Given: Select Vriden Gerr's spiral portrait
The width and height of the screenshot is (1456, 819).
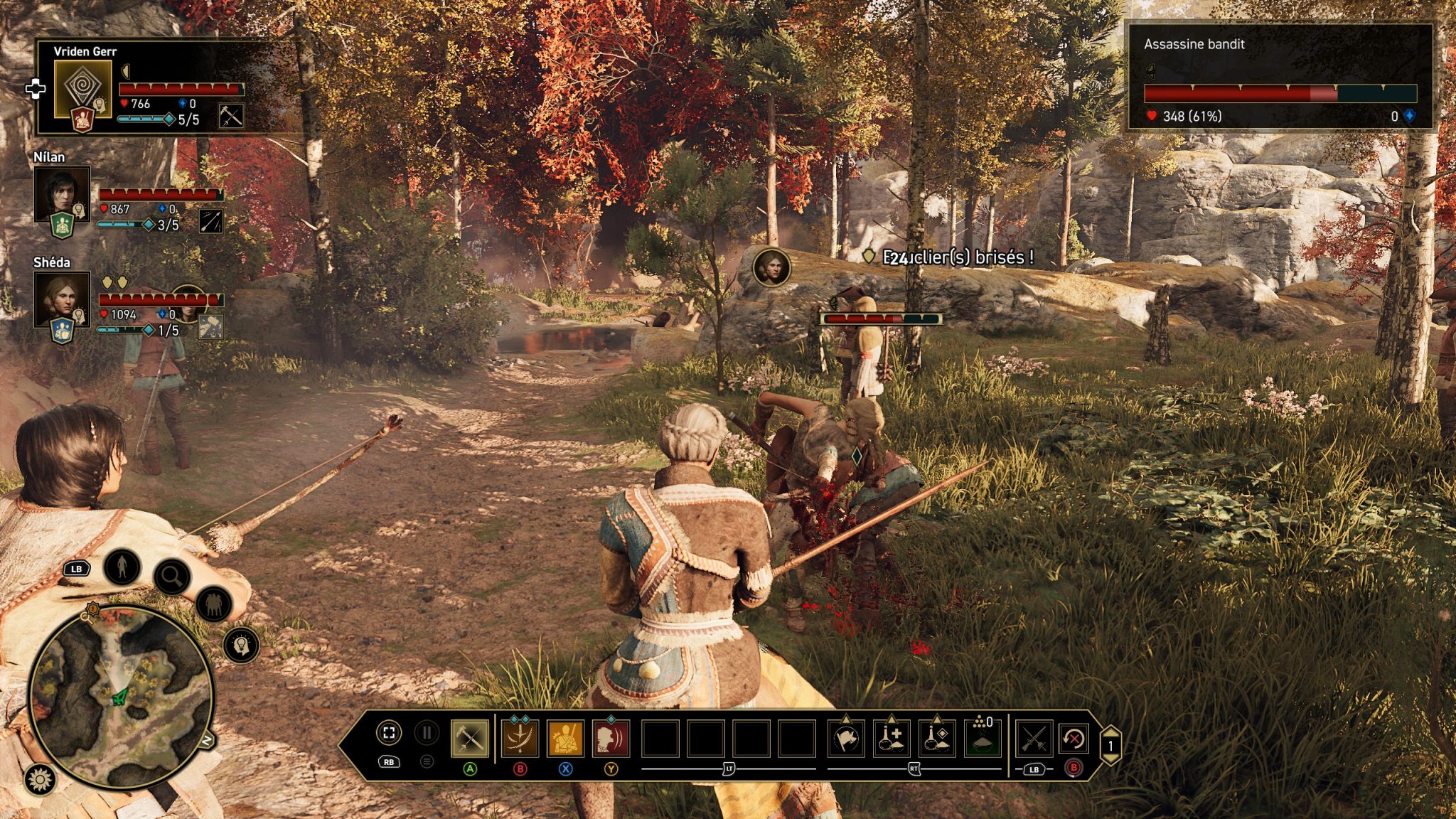Looking at the screenshot, I should (83, 89).
